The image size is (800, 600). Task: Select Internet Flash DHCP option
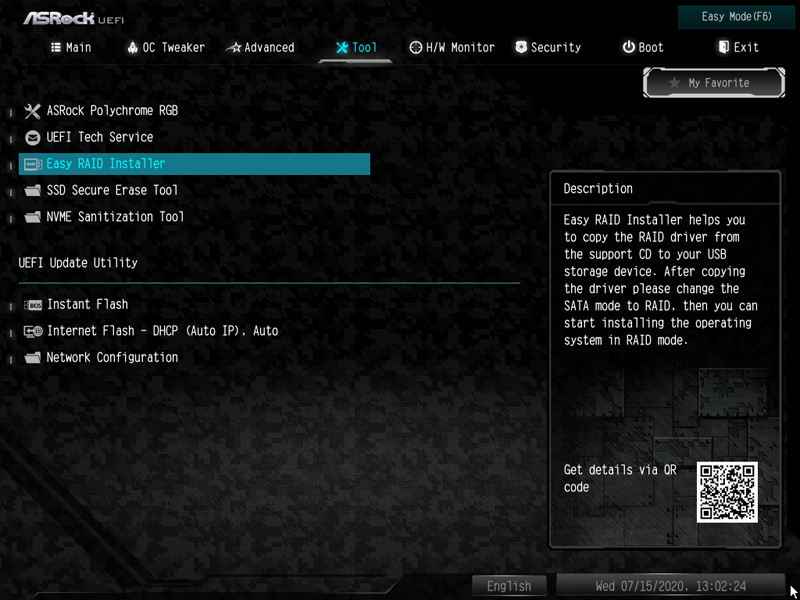pyautogui.click(x=162, y=331)
